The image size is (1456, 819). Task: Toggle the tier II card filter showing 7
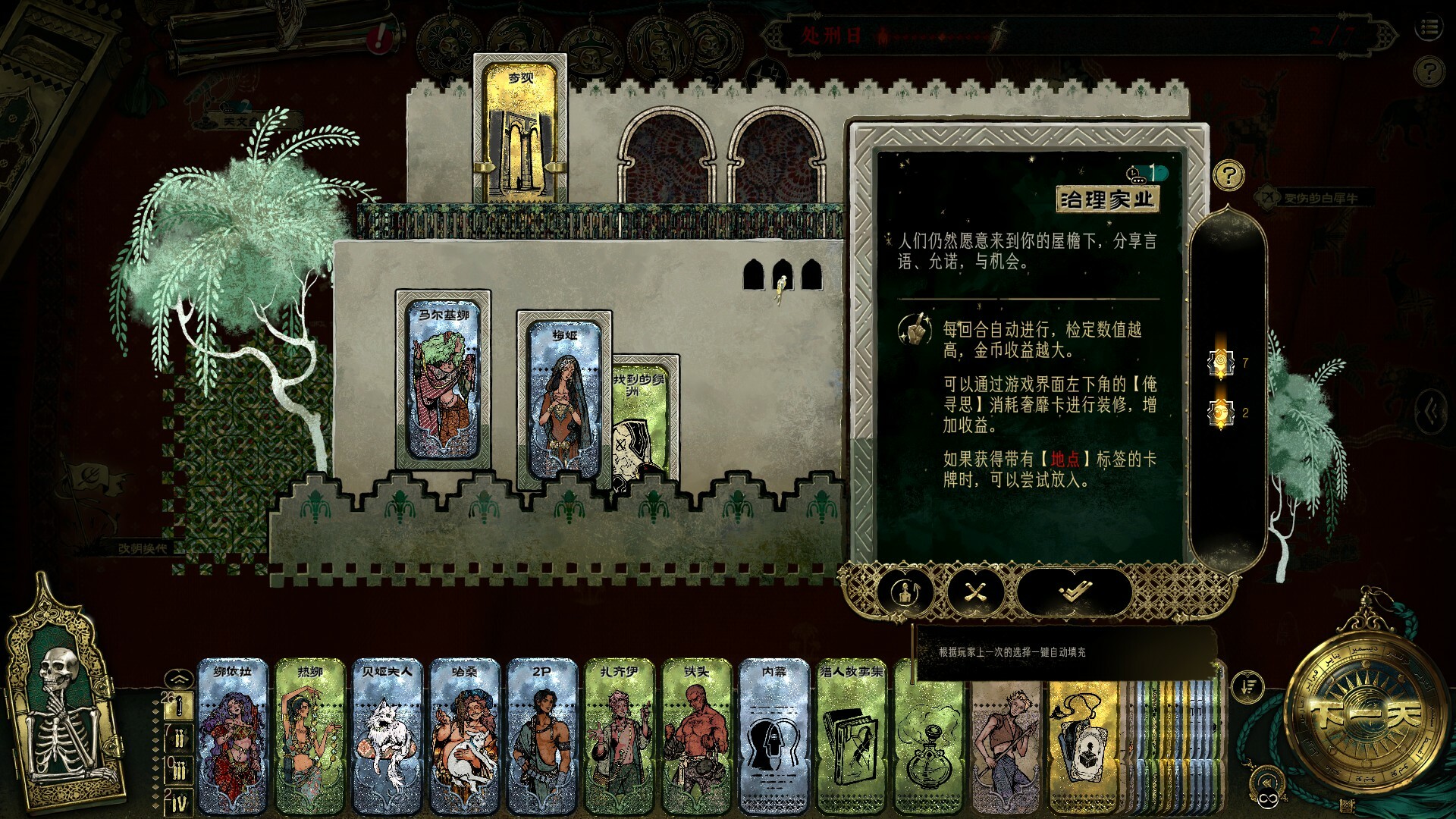click(x=178, y=739)
